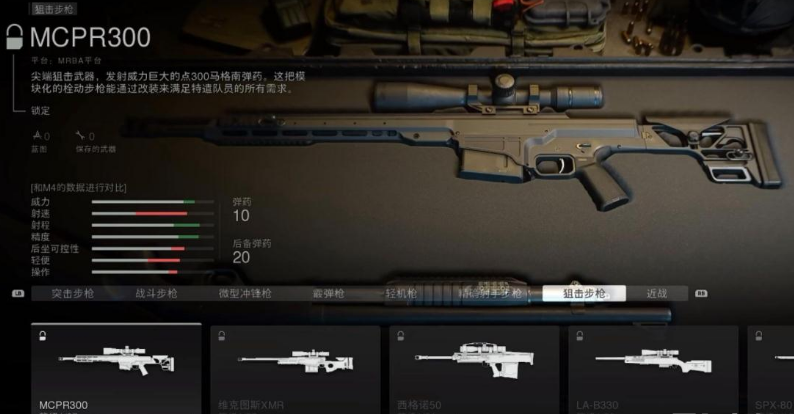The image size is (794, 414).
Task: Switch to the 轻机枪 tab
Action: coord(402,294)
